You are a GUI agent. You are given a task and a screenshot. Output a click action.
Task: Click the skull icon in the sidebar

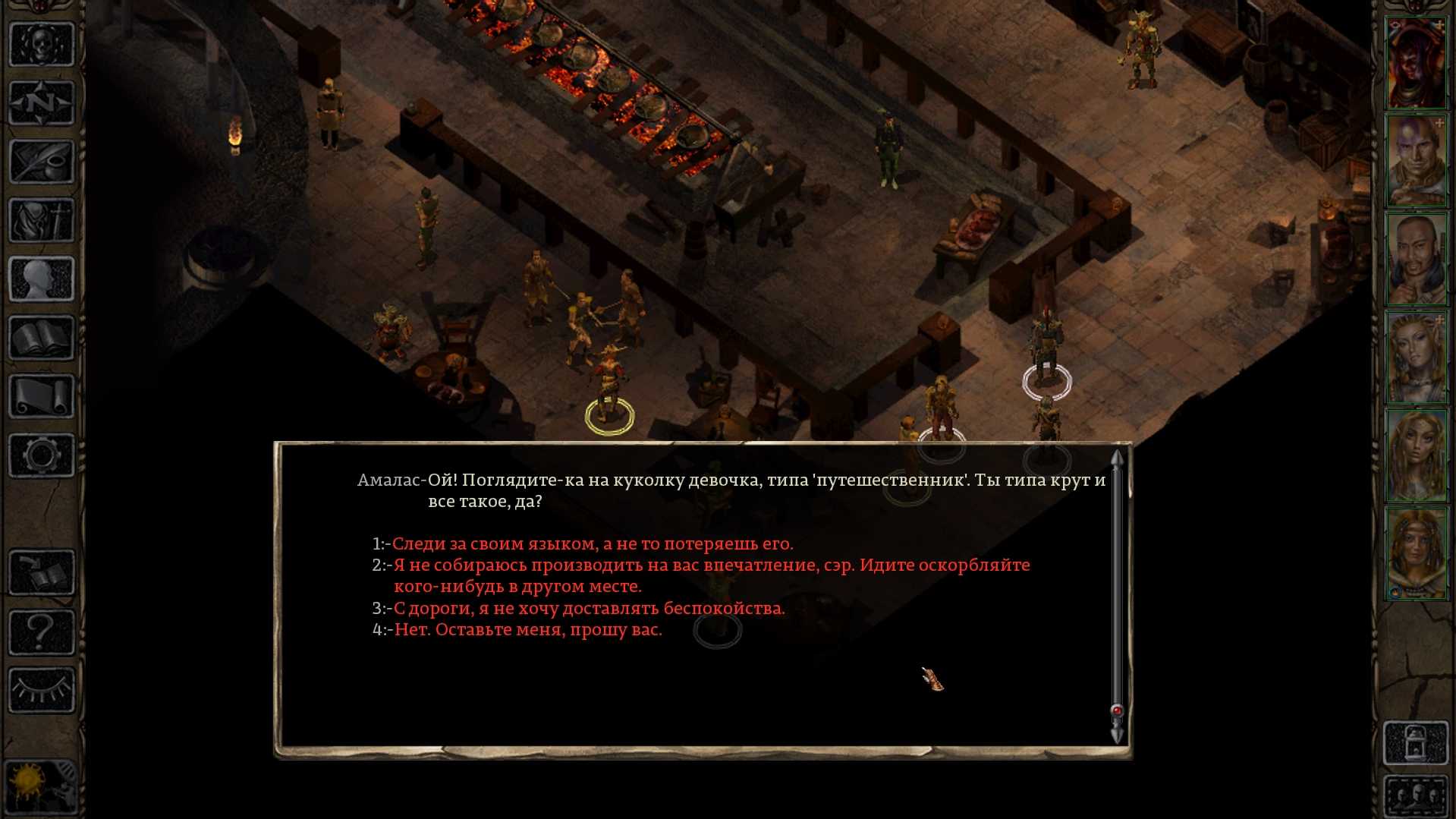coord(42,45)
